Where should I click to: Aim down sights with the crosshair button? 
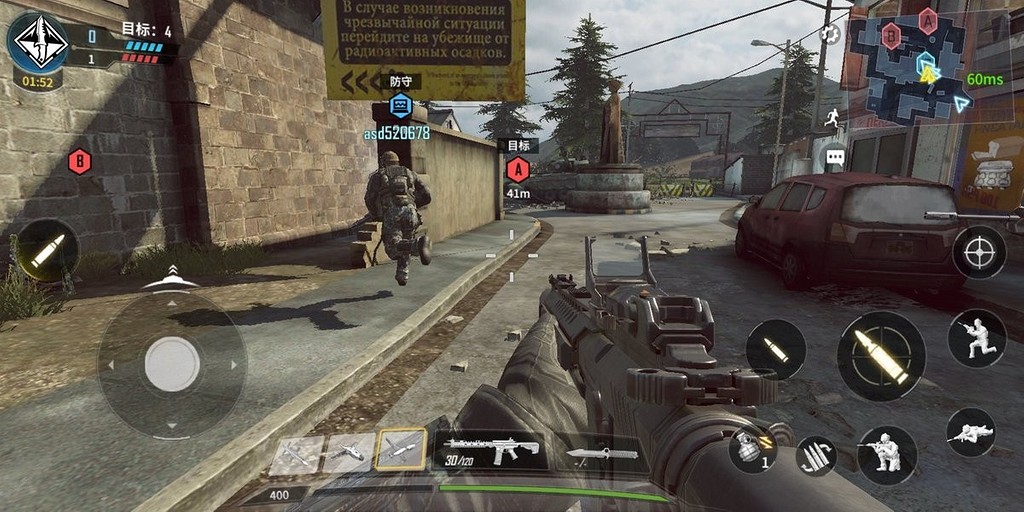(979, 252)
